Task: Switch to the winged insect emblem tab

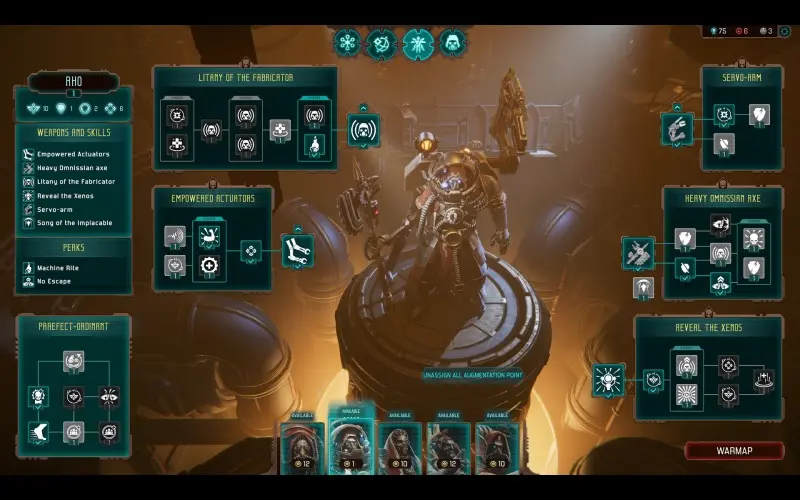Action: [418, 44]
